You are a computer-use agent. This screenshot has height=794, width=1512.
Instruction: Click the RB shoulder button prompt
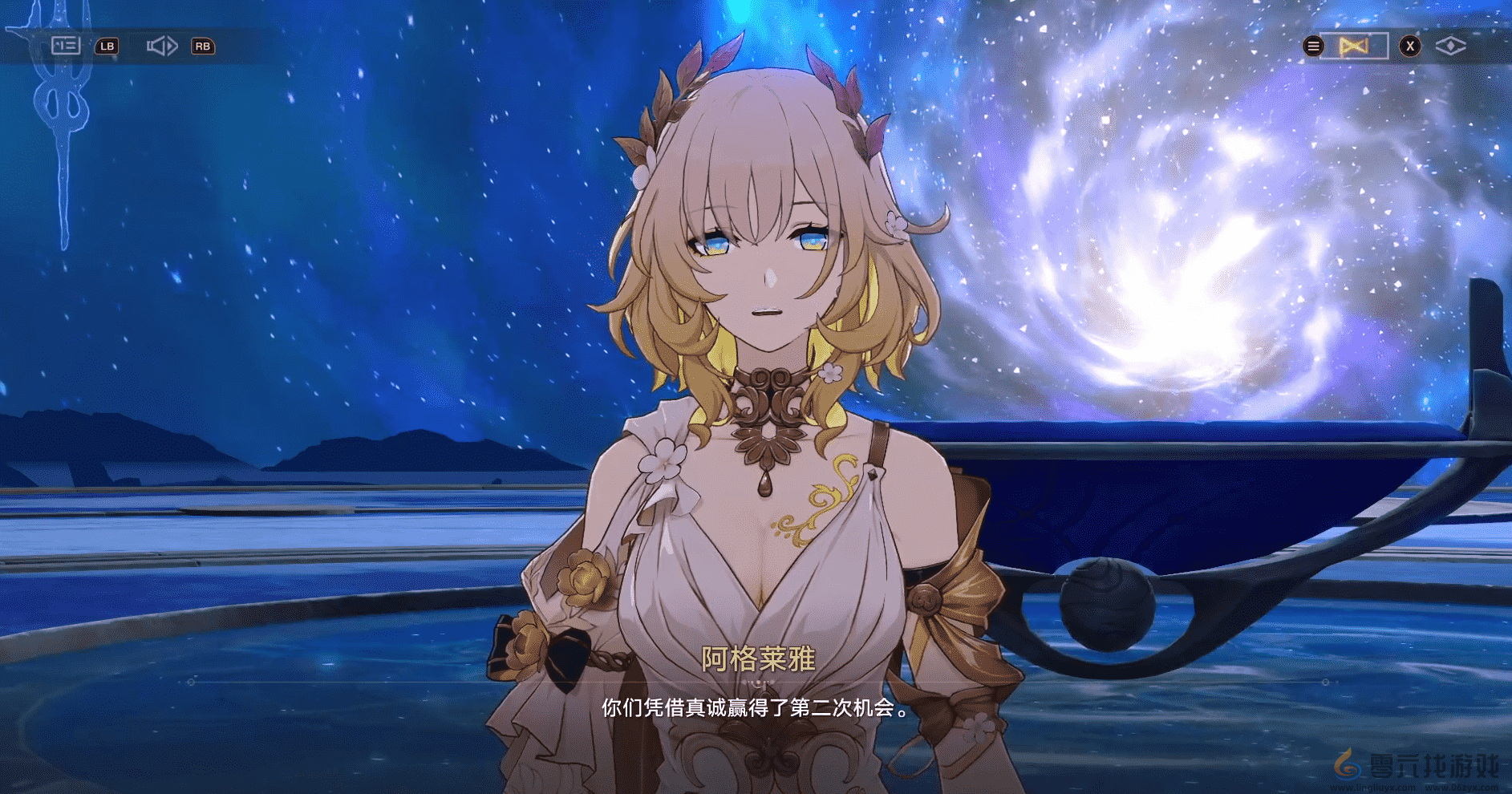pyautogui.click(x=203, y=46)
